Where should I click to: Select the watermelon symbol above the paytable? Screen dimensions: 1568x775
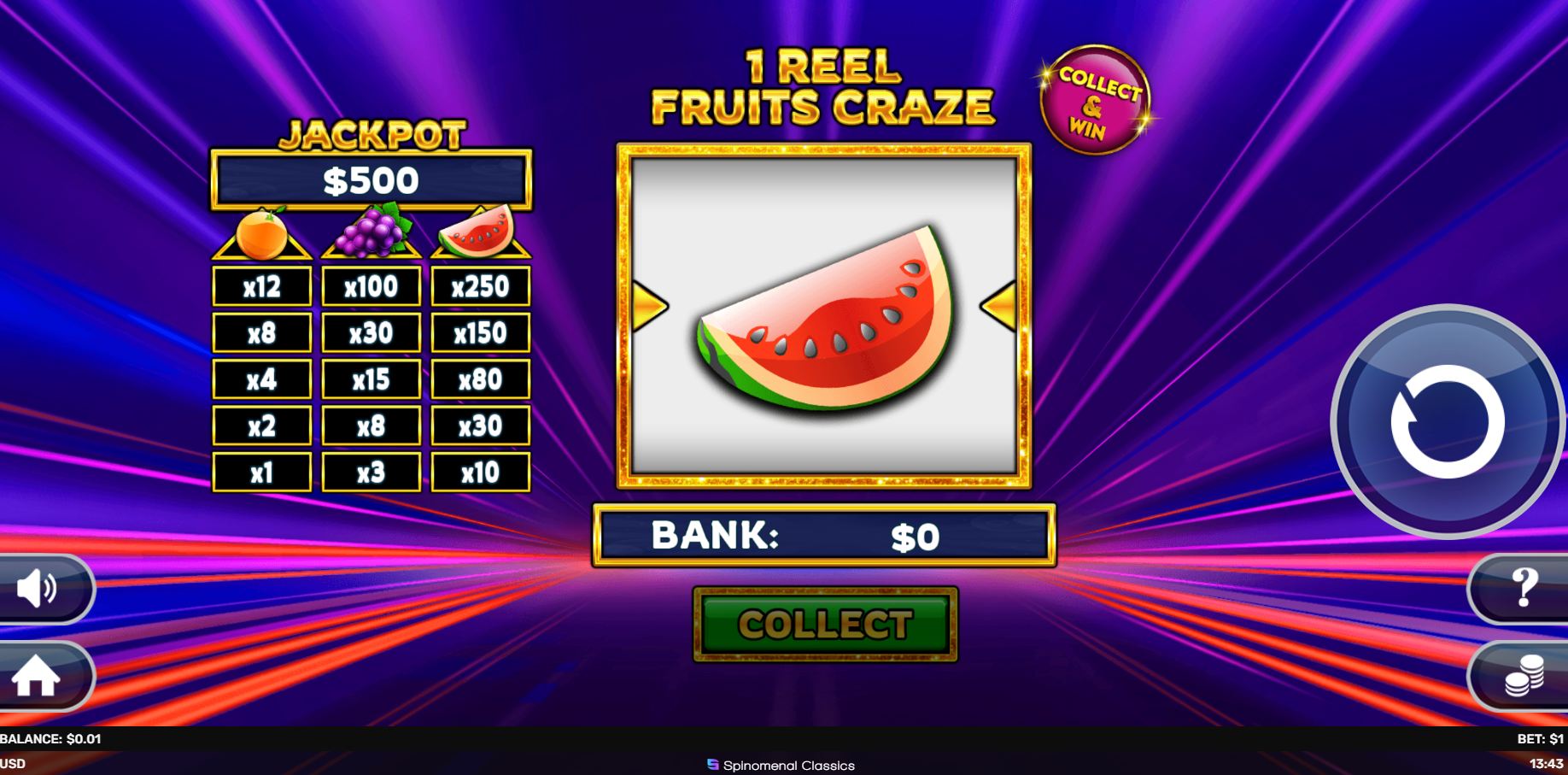pos(479,232)
